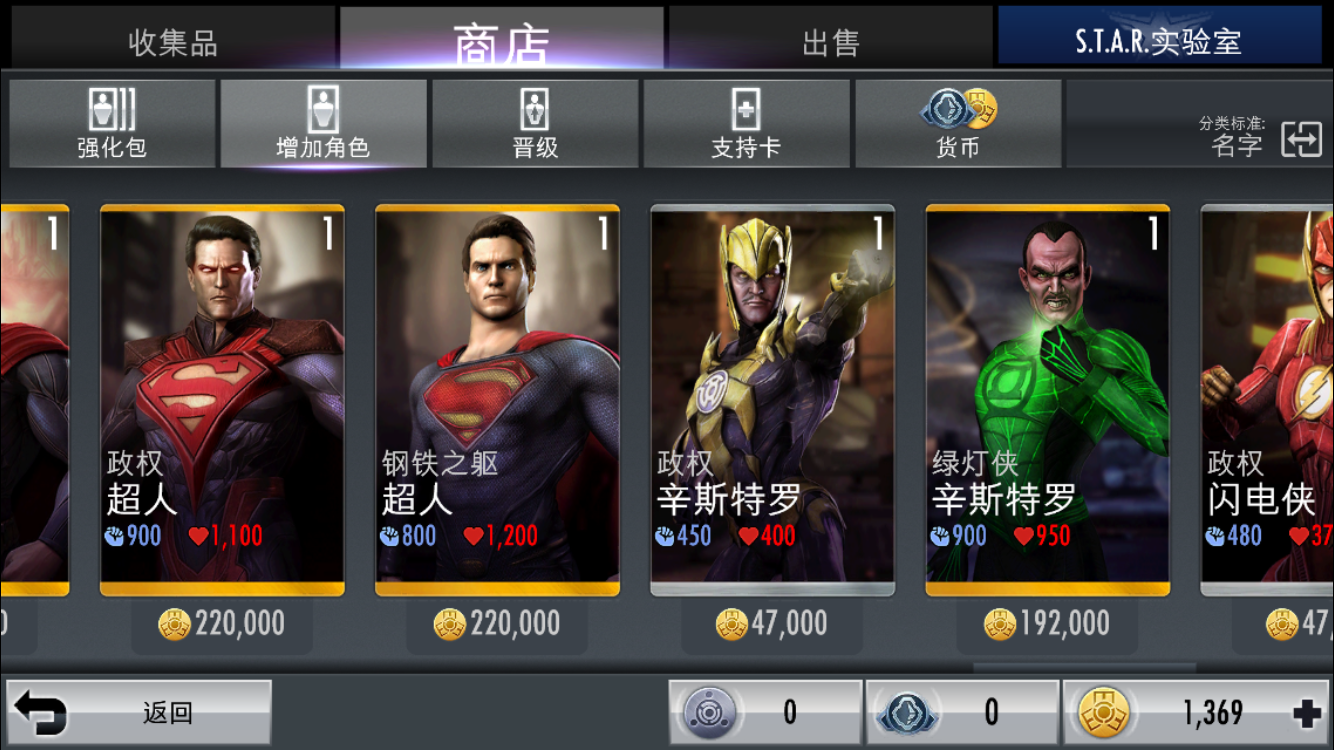
Task: Go to the 出售 tab
Action: (x=830, y=42)
